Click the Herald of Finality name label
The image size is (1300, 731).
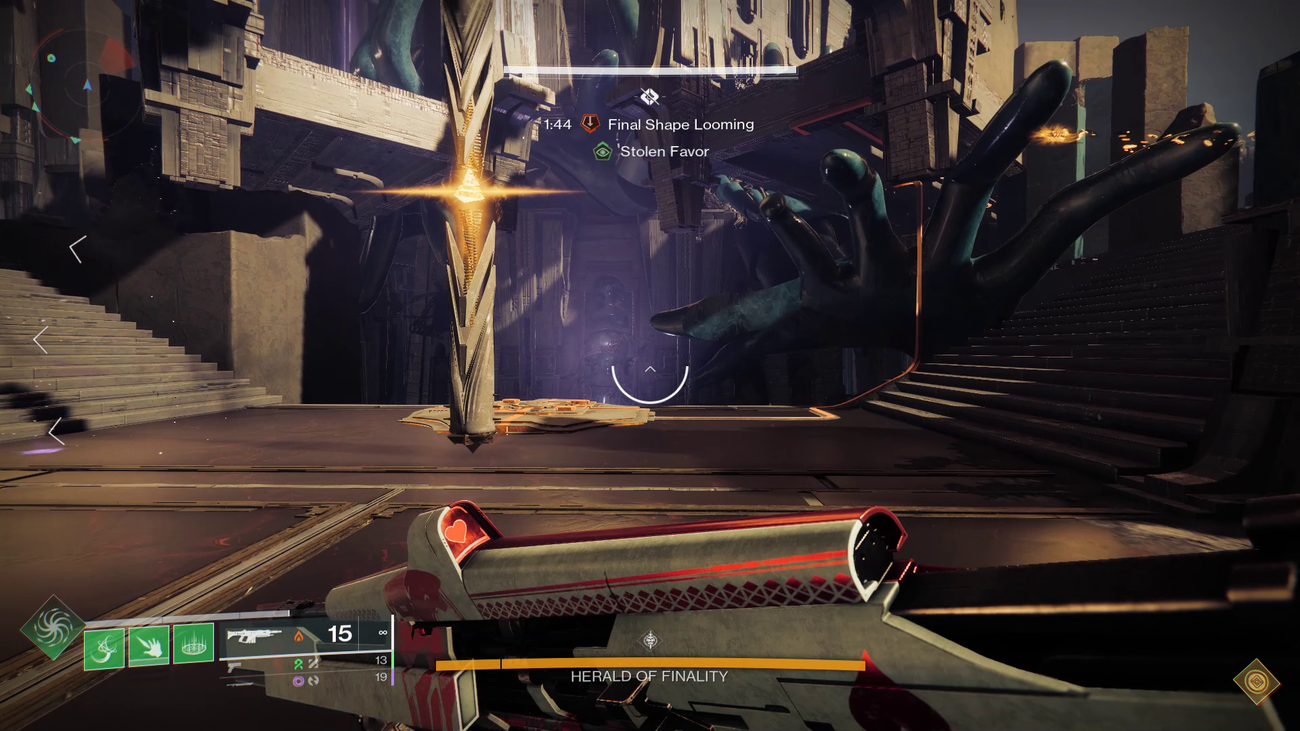pyautogui.click(x=650, y=676)
